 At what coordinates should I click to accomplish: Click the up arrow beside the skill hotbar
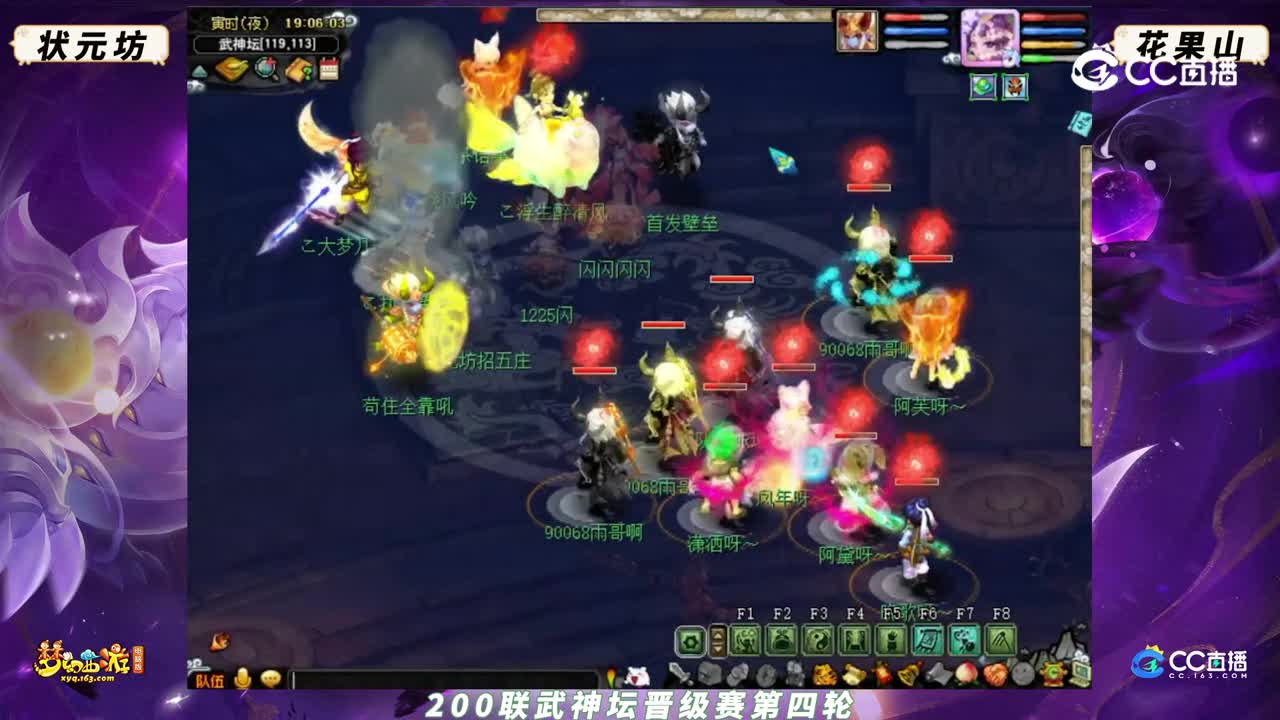(718, 636)
